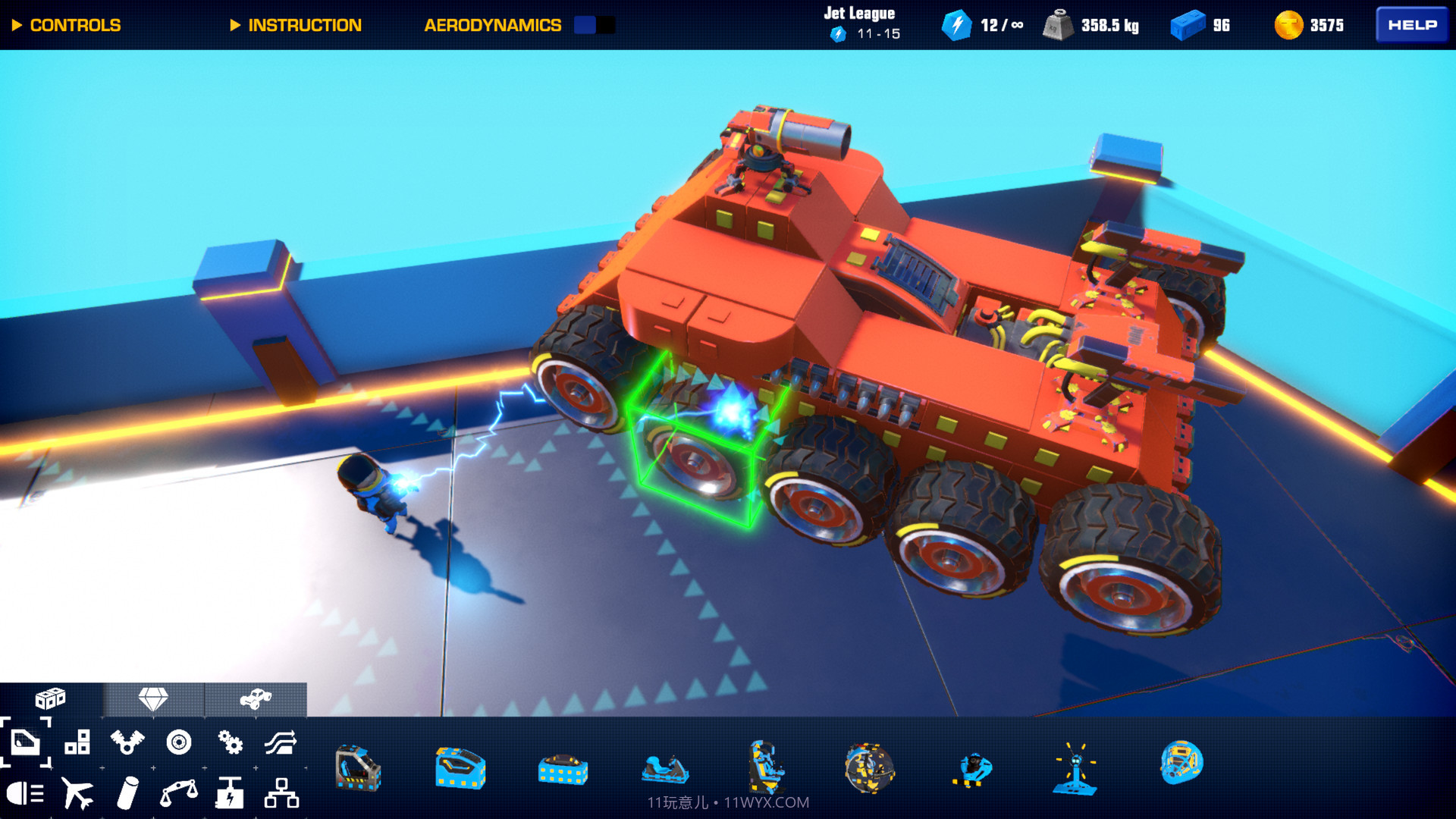Click the HELP button
Viewport: 1456px width, 819px height.
[x=1410, y=24]
